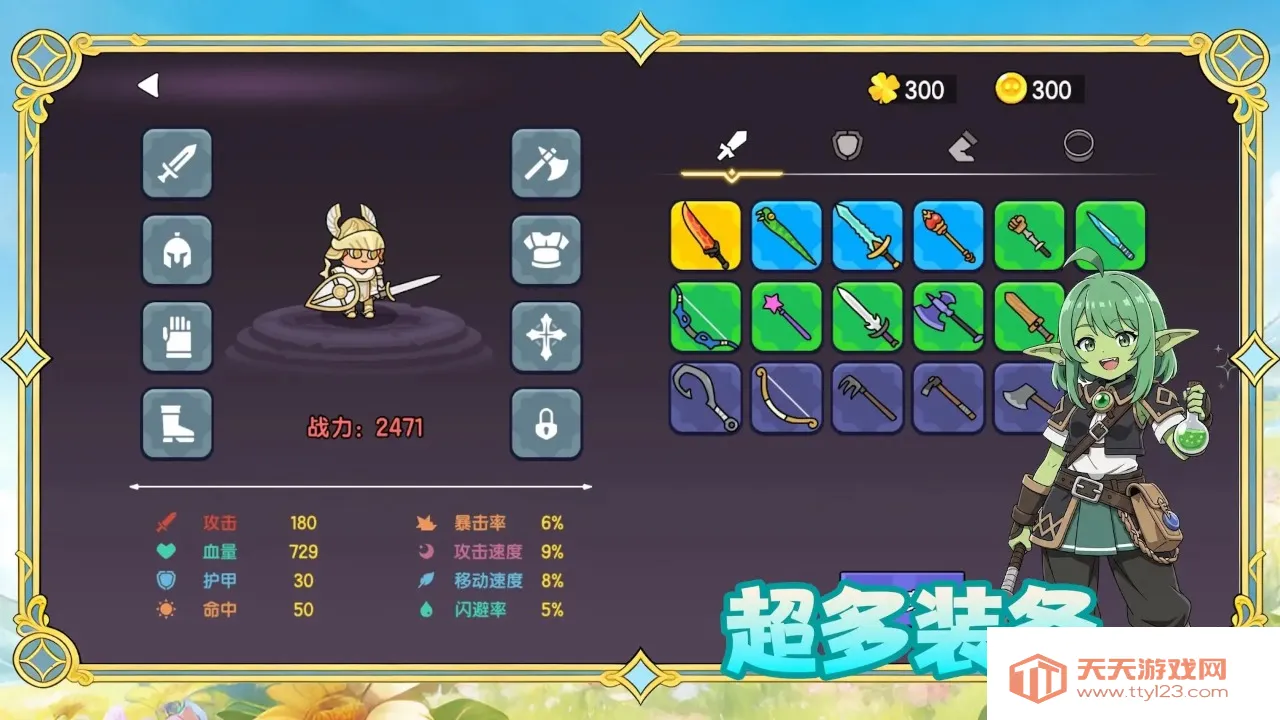The height and width of the screenshot is (720, 1280).
Task: Select the sword equipment slot
Action: pos(177,164)
